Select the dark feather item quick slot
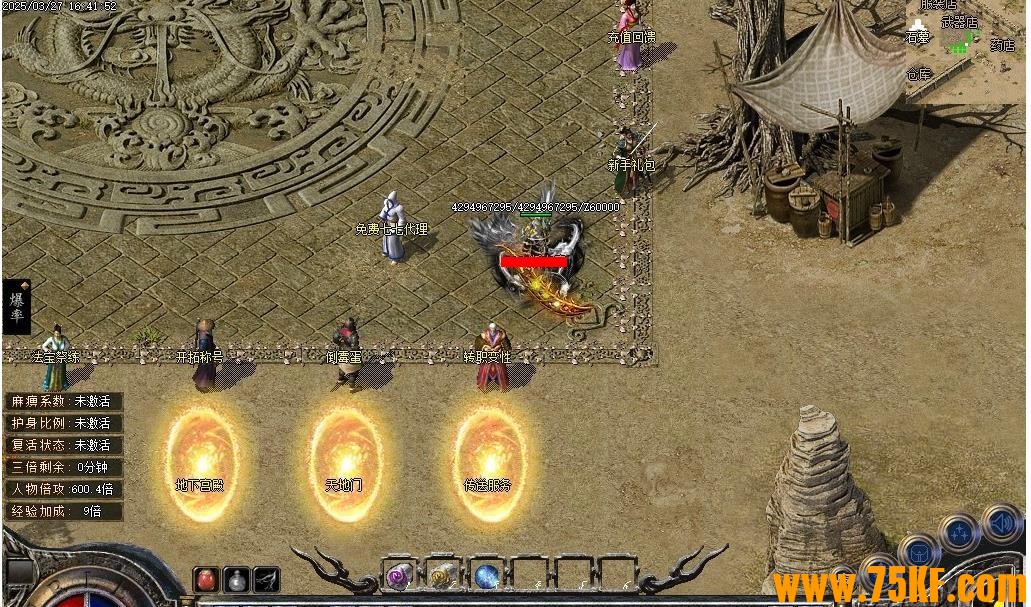1031x607 pixels. pyautogui.click(x=265, y=579)
